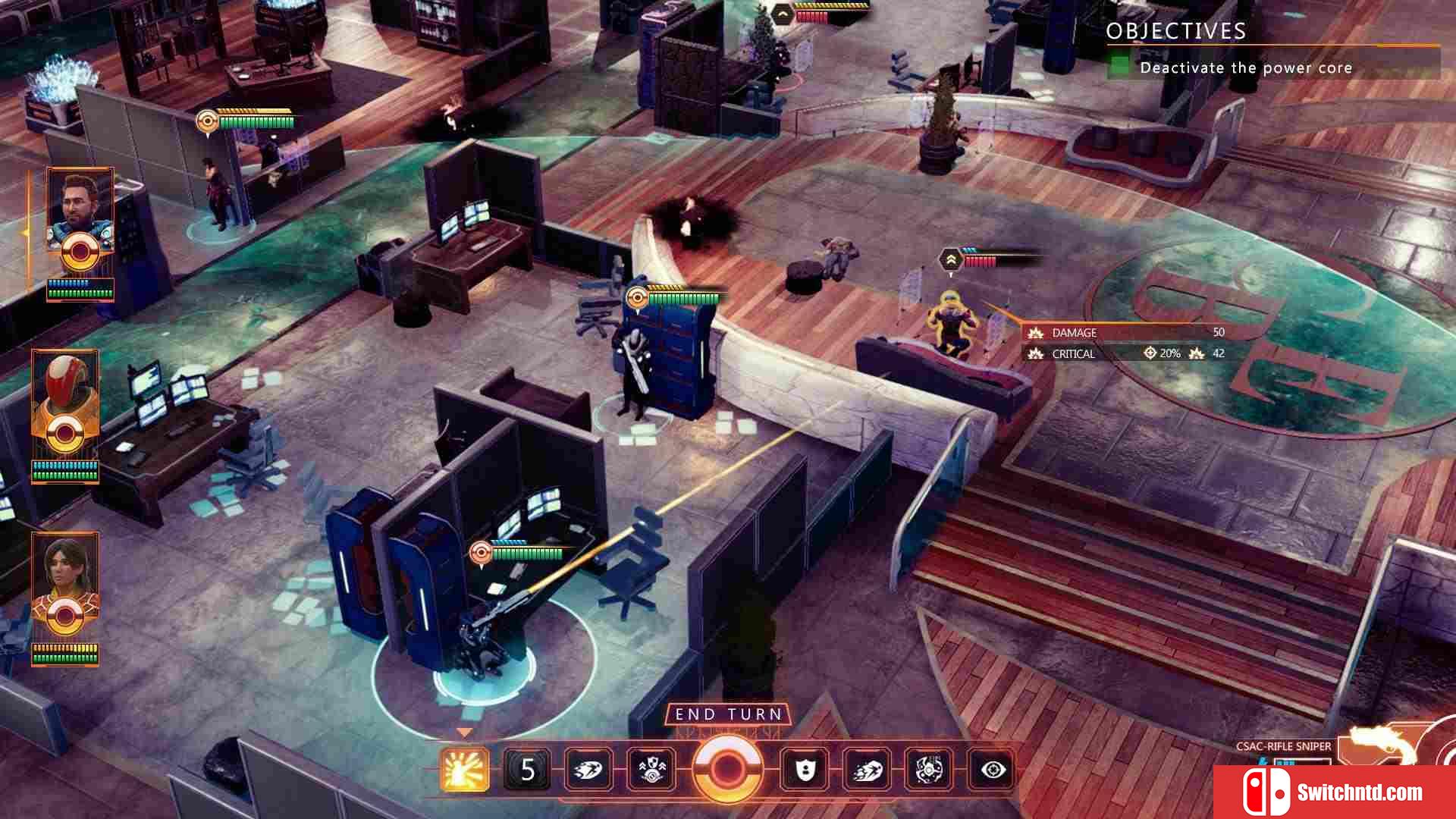
Task: Use the flaming sprint ability right of center
Action: coord(867,770)
